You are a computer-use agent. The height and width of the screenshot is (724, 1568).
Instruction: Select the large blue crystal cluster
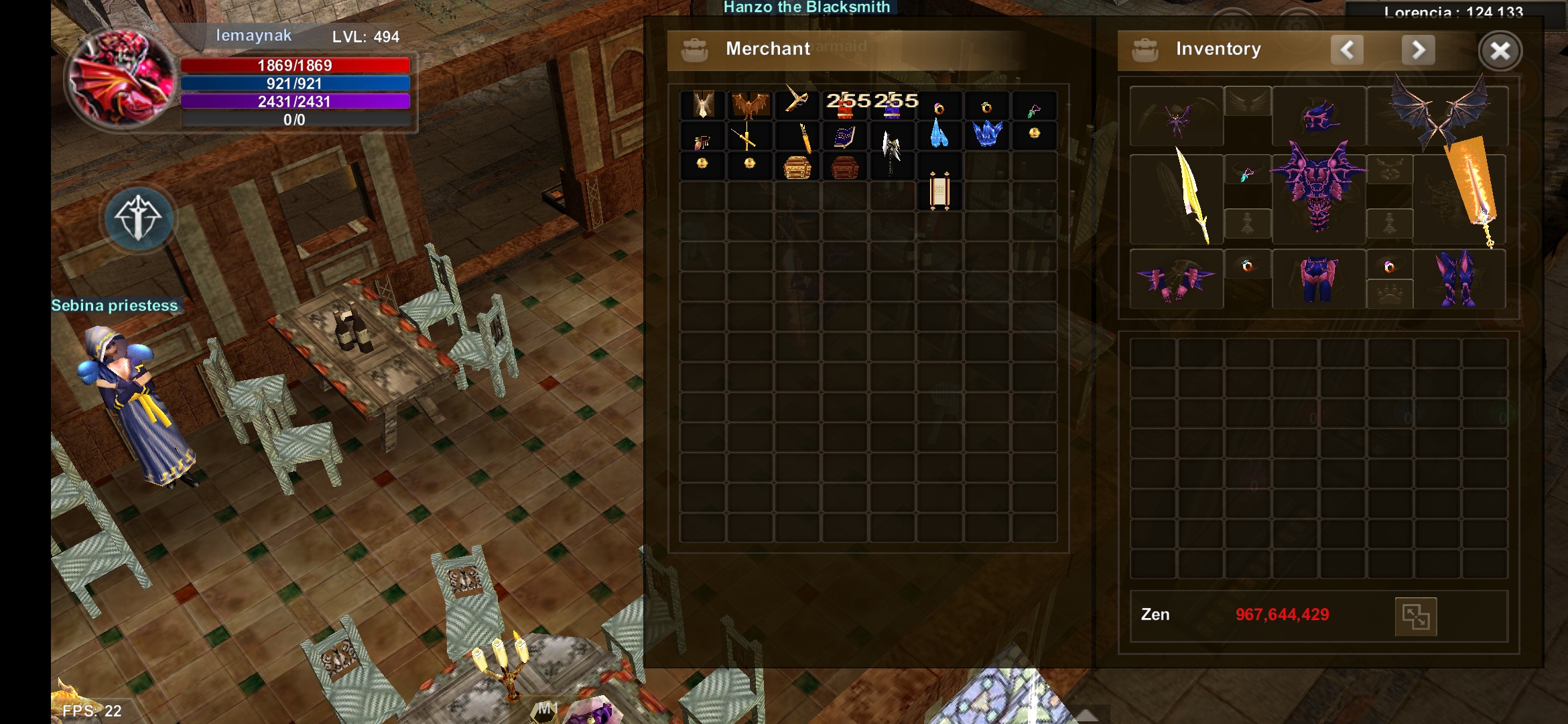pyautogui.click(x=987, y=133)
